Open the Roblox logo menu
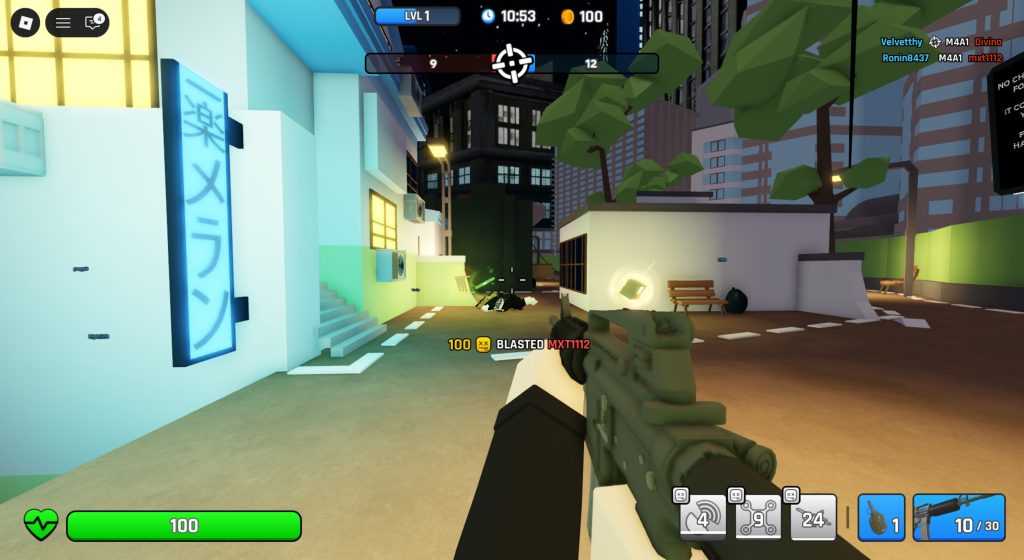This screenshot has height=560, width=1024. 25,22
